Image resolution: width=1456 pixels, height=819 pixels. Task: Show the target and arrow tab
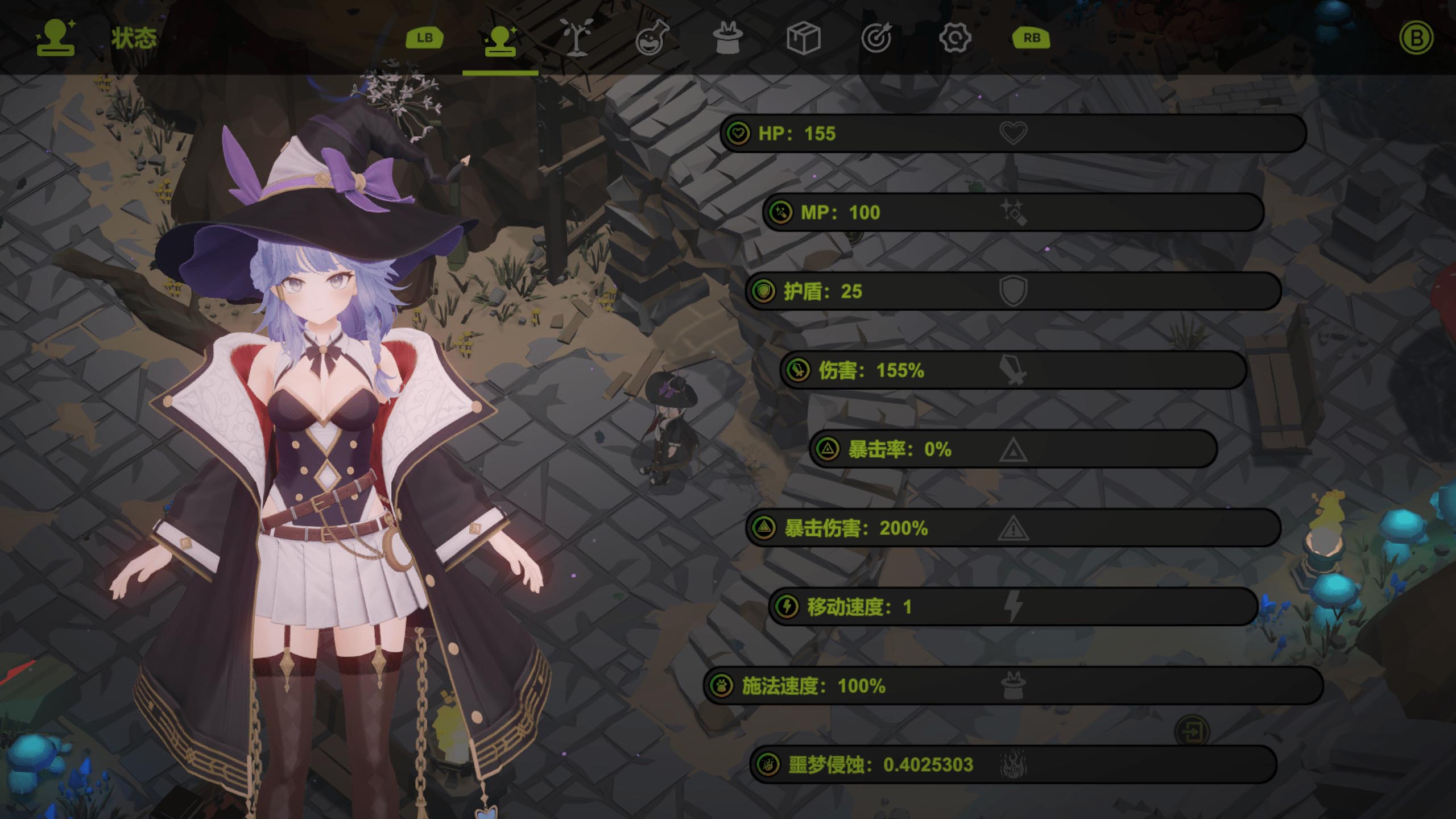(x=877, y=38)
